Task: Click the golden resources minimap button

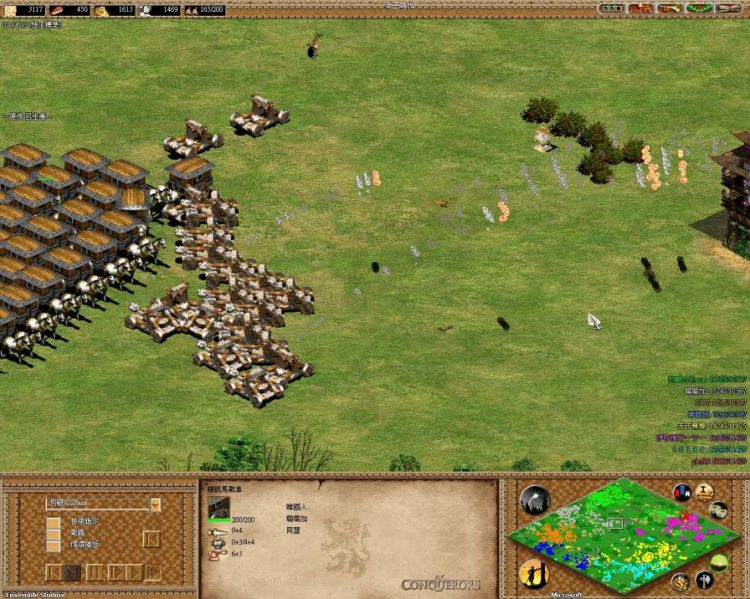Action: [681, 582]
